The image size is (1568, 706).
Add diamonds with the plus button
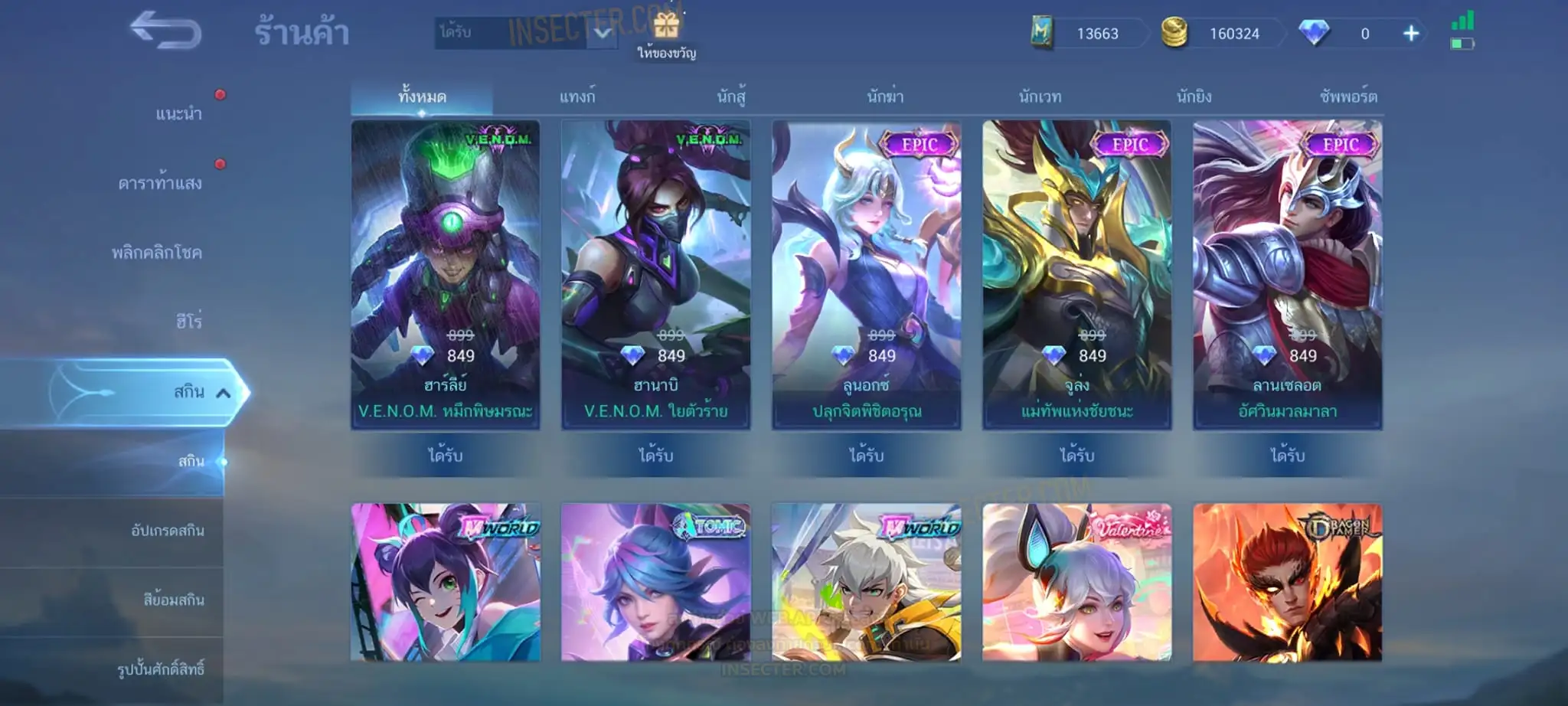pos(1411,34)
